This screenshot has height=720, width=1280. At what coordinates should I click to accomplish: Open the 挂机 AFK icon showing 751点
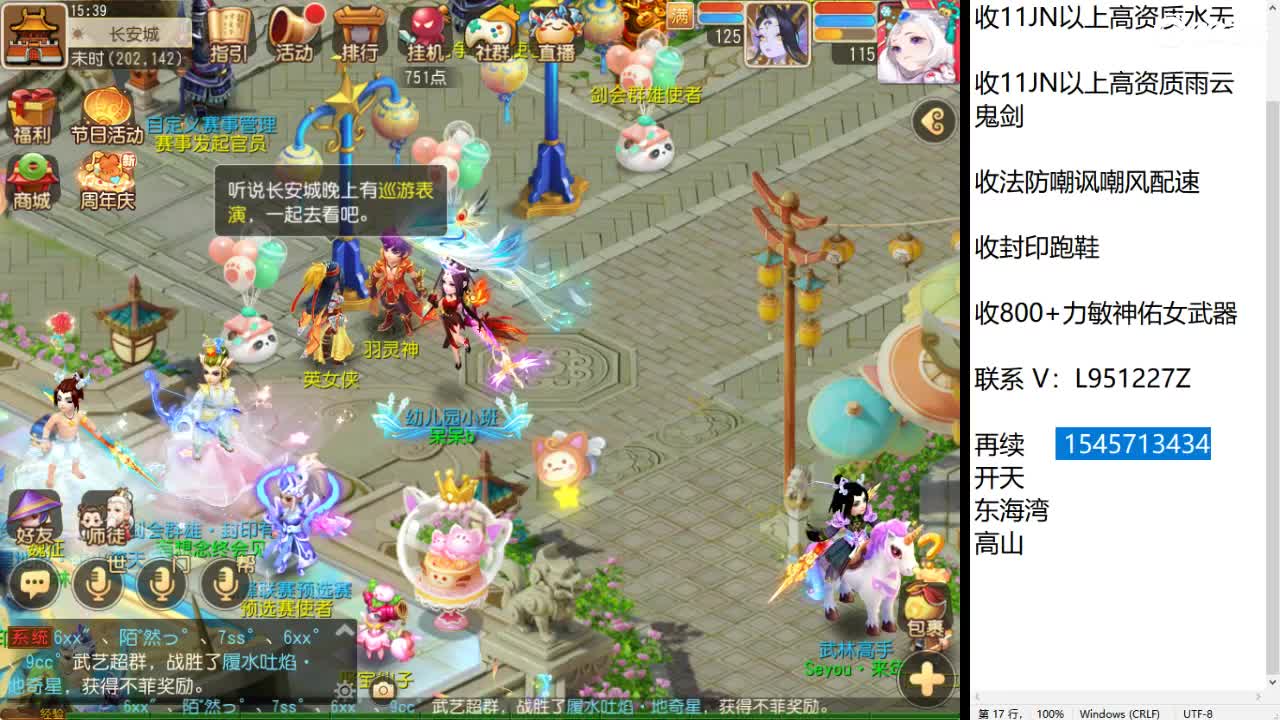tap(426, 30)
